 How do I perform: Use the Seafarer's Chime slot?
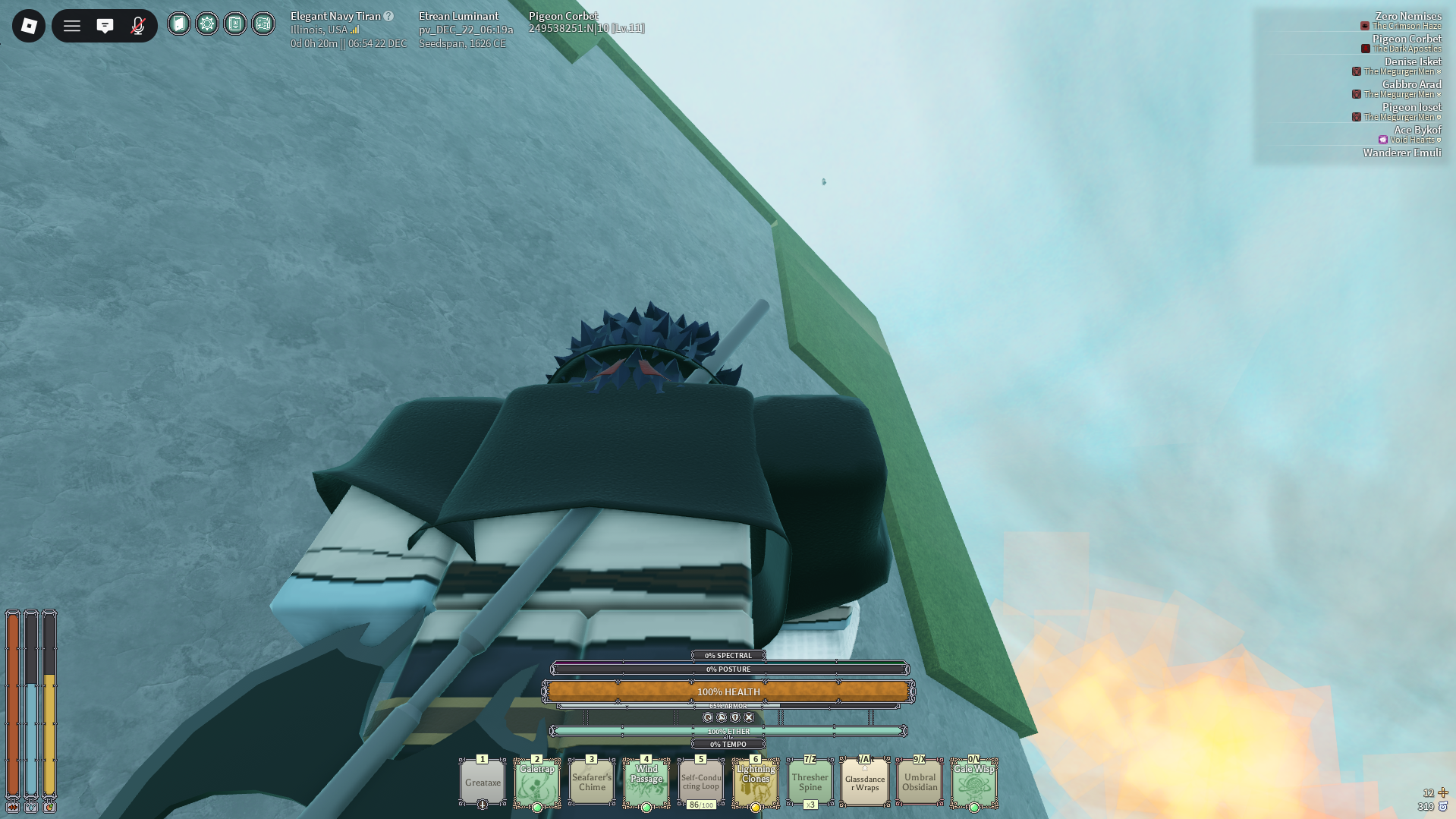[x=592, y=783]
